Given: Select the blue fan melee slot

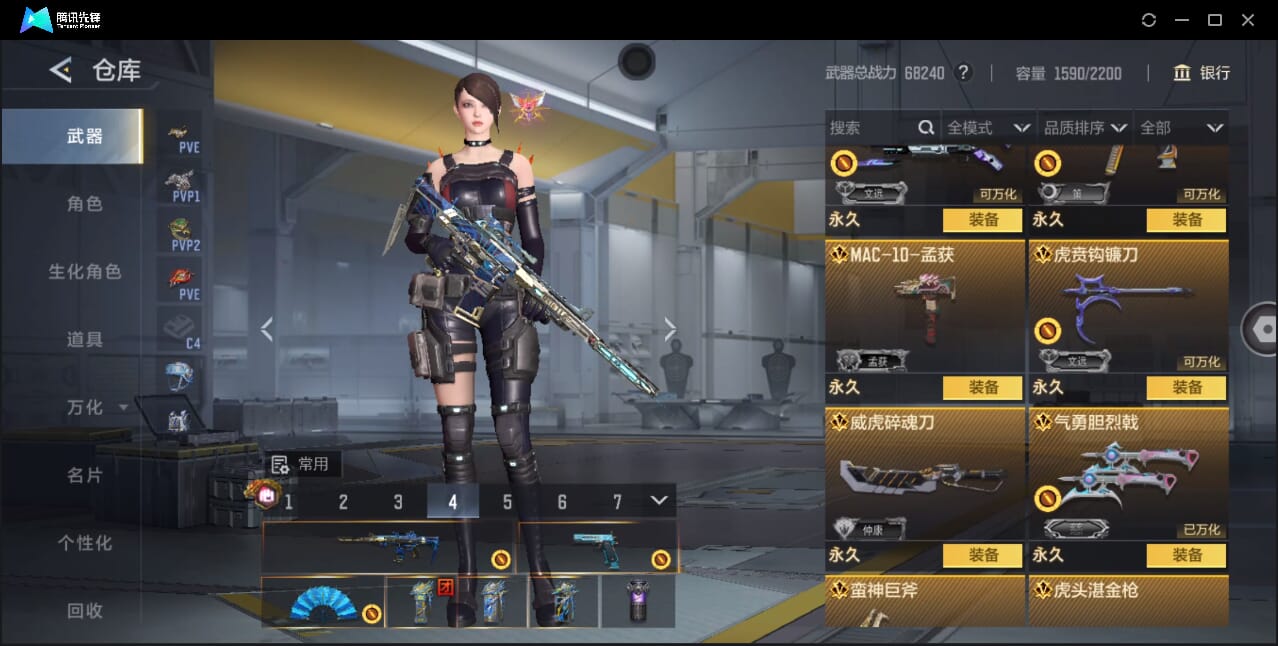Looking at the screenshot, I should [x=323, y=603].
